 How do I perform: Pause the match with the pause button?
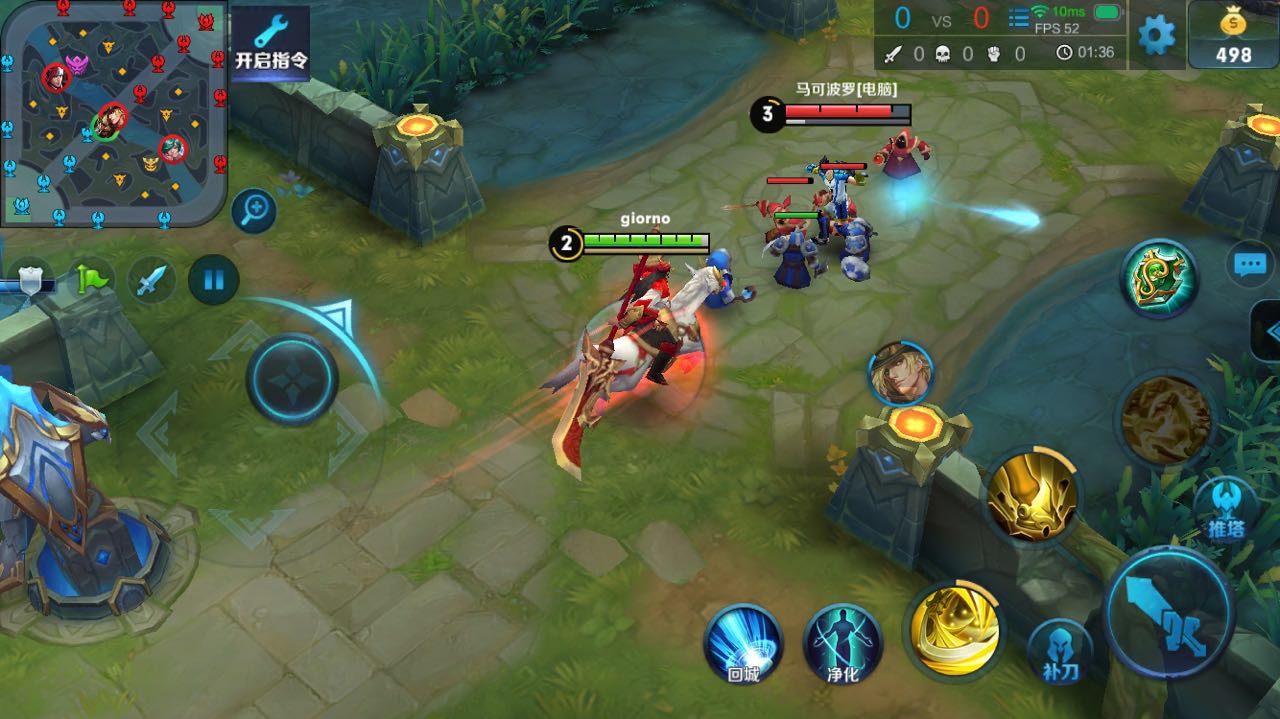click(x=214, y=279)
